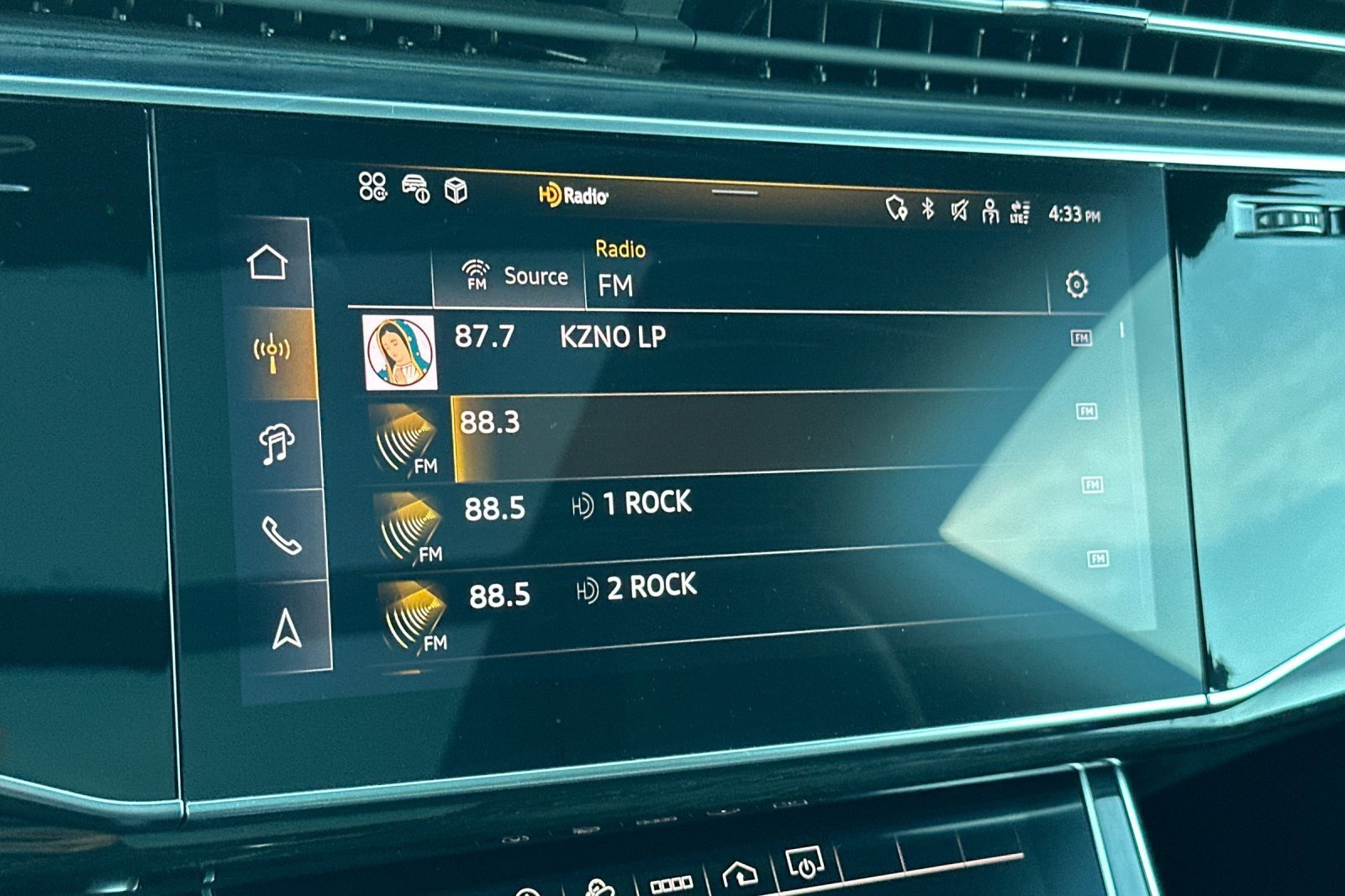The image size is (1345, 896).
Task: Toggle Bluetooth from the status bar
Action: click(929, 212)
